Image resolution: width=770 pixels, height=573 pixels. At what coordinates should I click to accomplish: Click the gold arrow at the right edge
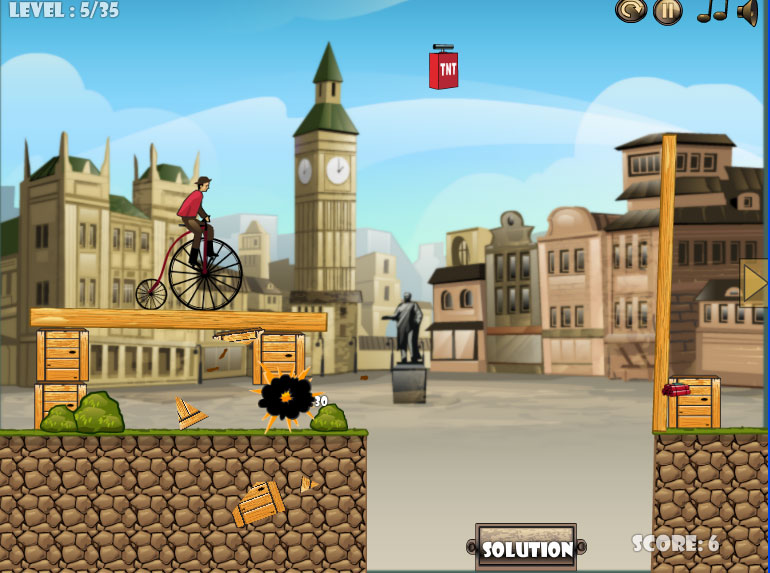coord(754,282)
